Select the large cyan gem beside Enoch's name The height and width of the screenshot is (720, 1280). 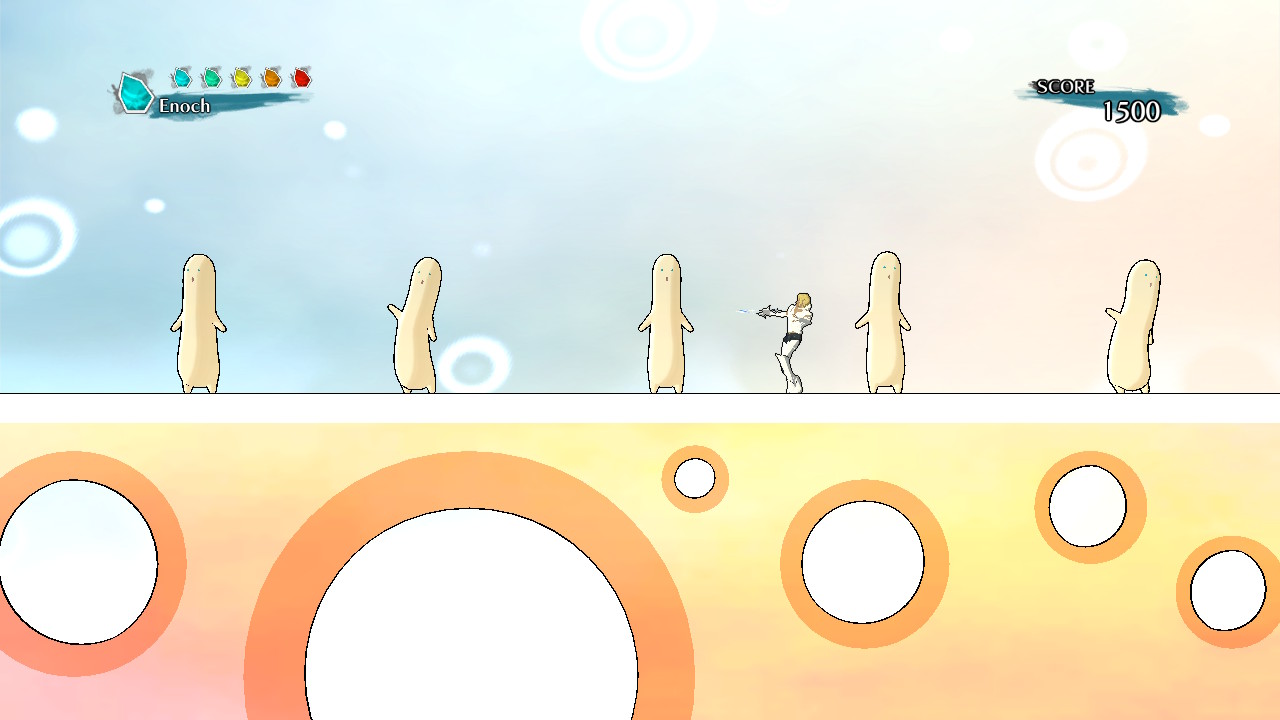[x=134, y=93]
